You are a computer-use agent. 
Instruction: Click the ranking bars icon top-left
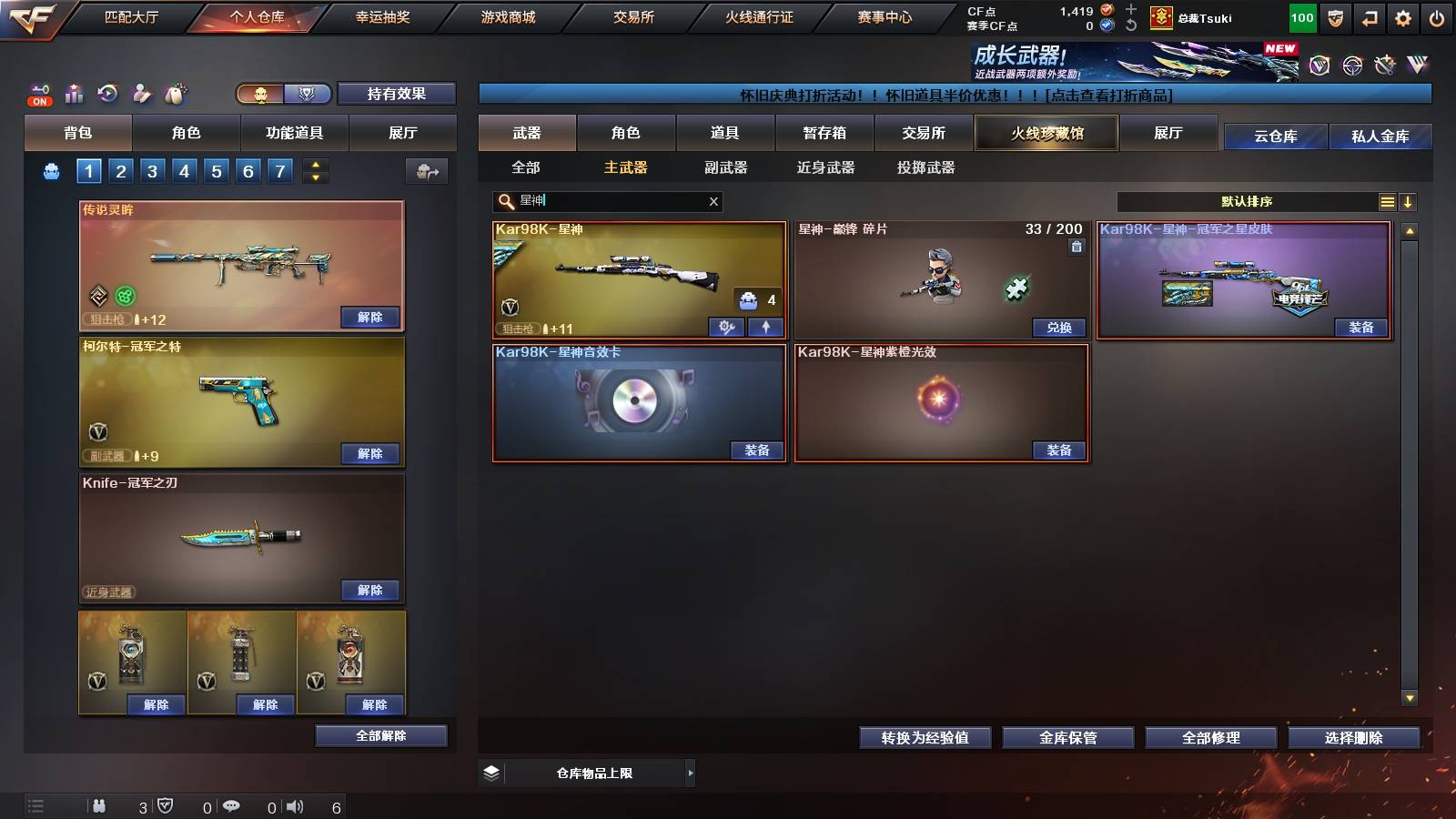pyautogui.click(x=74, y=93)
